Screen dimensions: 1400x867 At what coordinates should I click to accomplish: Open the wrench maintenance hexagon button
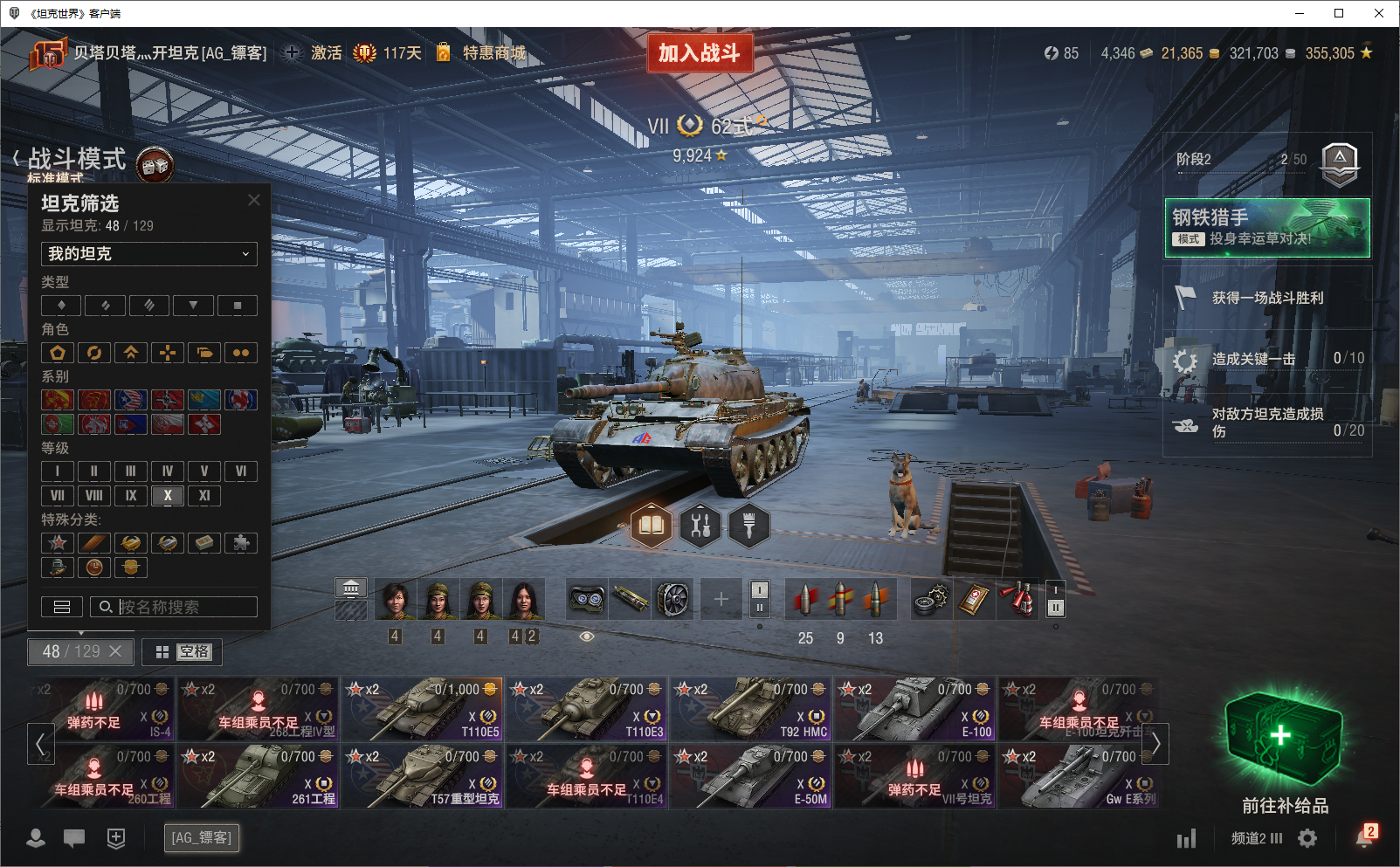tap(700, 526)
